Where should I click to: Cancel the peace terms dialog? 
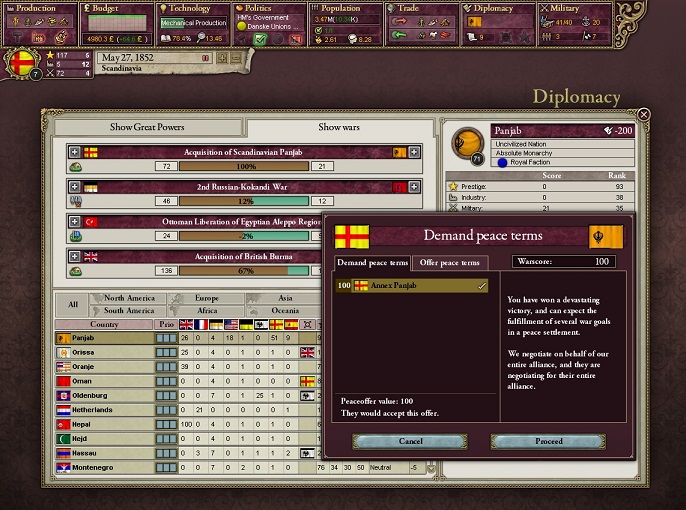tap(410, 441)
